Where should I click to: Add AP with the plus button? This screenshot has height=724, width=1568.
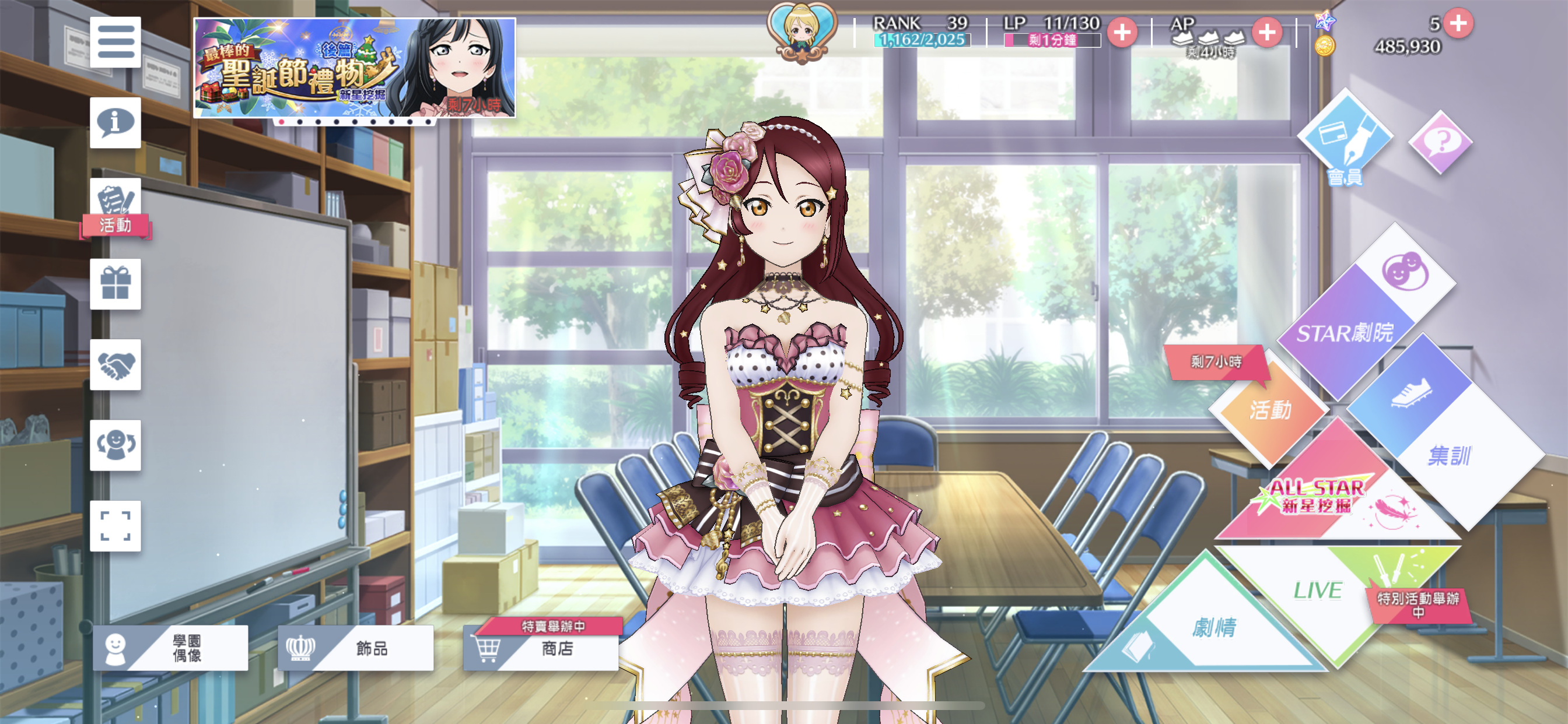click(1266, 32)
